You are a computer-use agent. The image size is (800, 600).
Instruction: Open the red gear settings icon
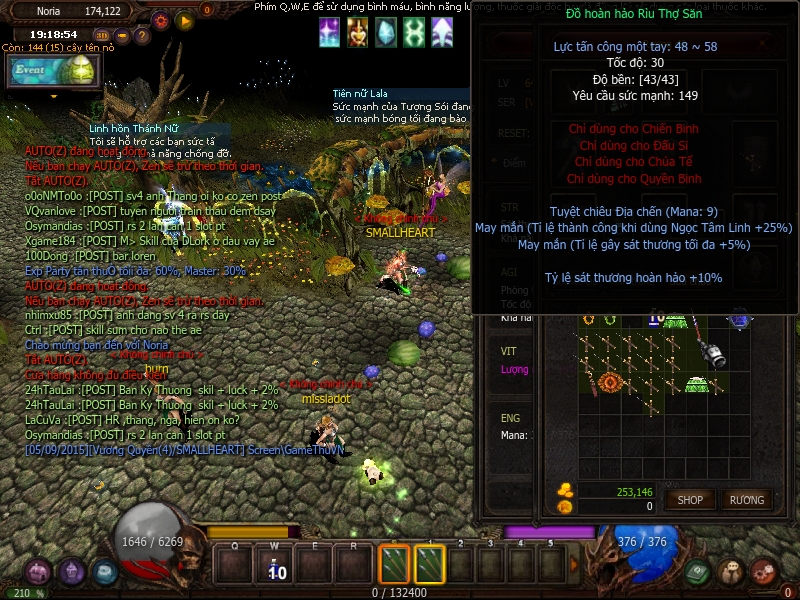point(160,20)
